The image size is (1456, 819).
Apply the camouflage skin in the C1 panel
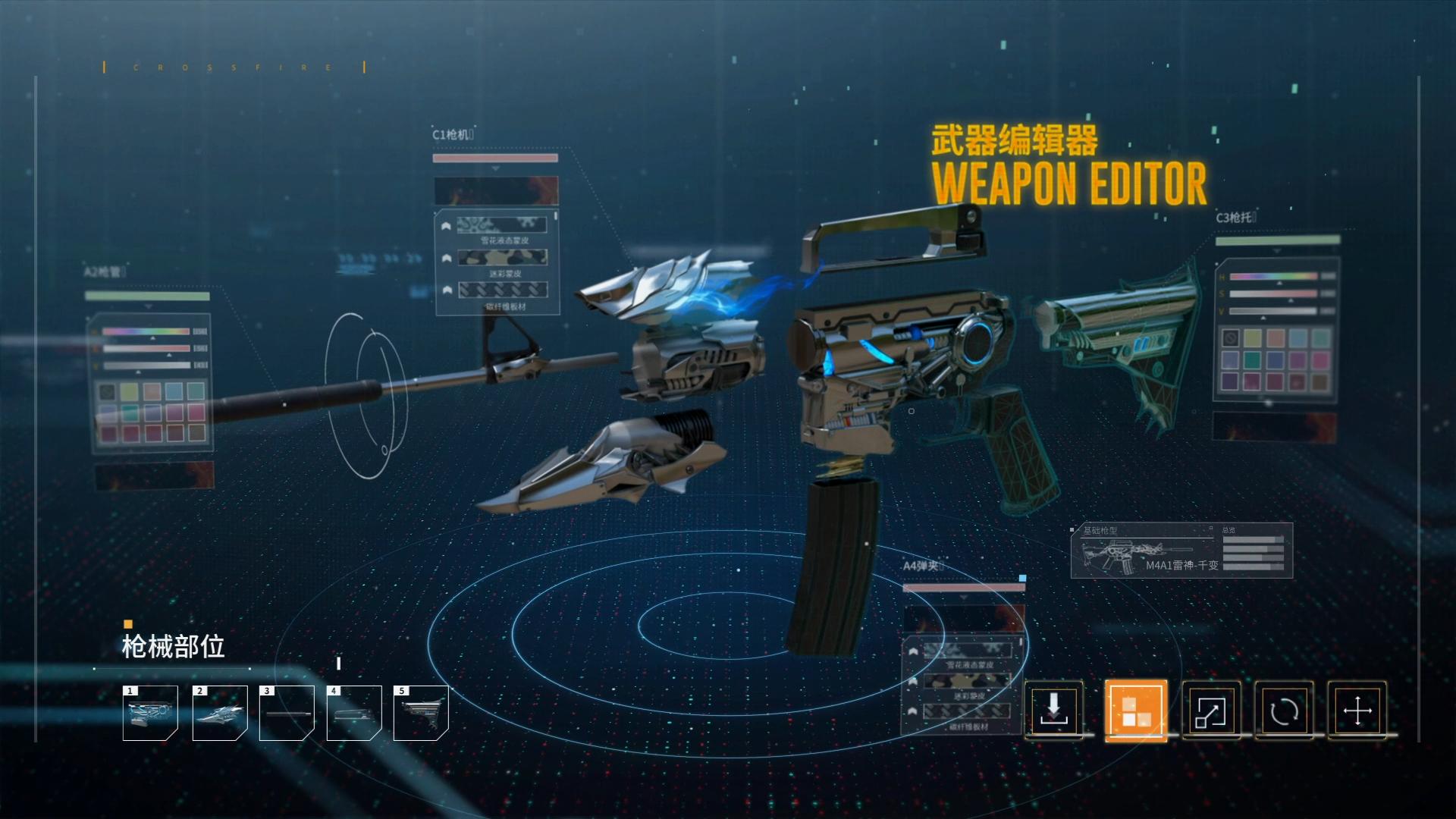[502, 258]
